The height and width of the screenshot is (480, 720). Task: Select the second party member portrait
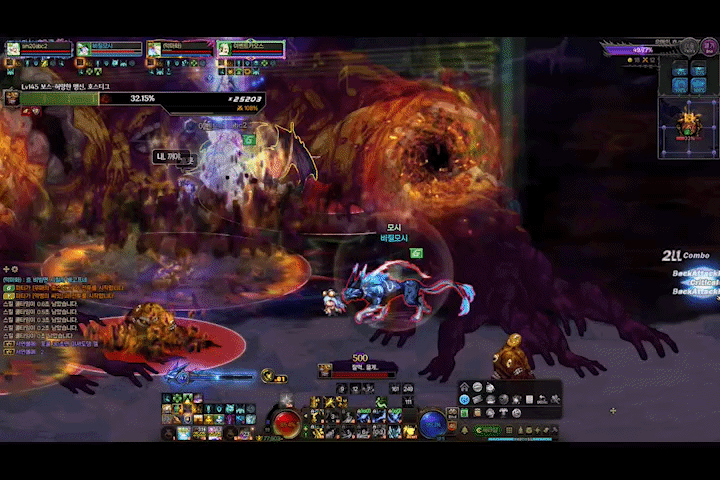tap(83, 48)
